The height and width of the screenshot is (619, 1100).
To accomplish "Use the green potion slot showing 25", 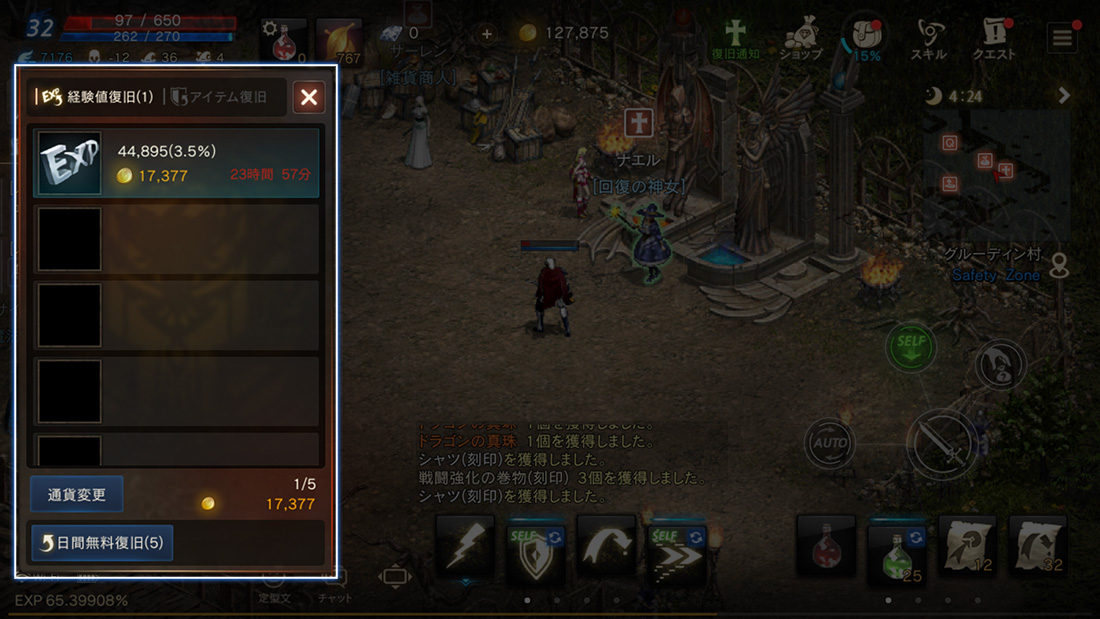I will point(896,548).
